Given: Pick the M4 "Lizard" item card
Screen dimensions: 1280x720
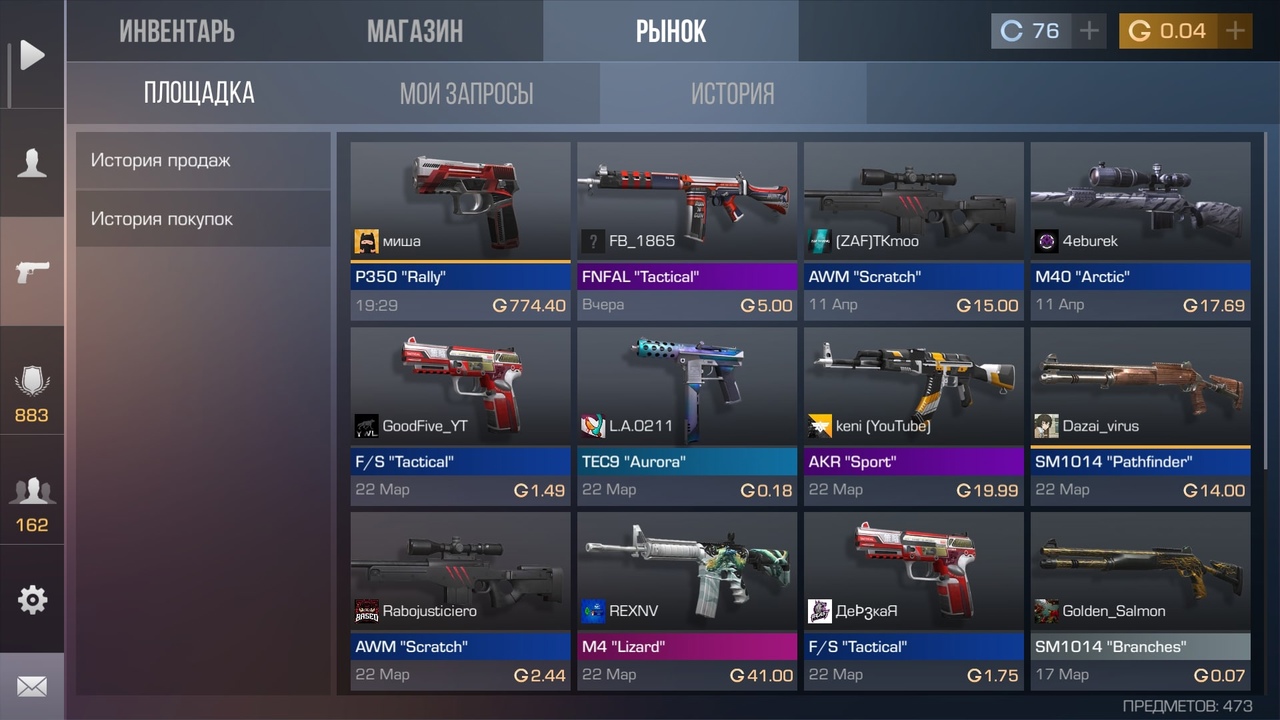Looking at the screenshot, I should tap(687, 600).
